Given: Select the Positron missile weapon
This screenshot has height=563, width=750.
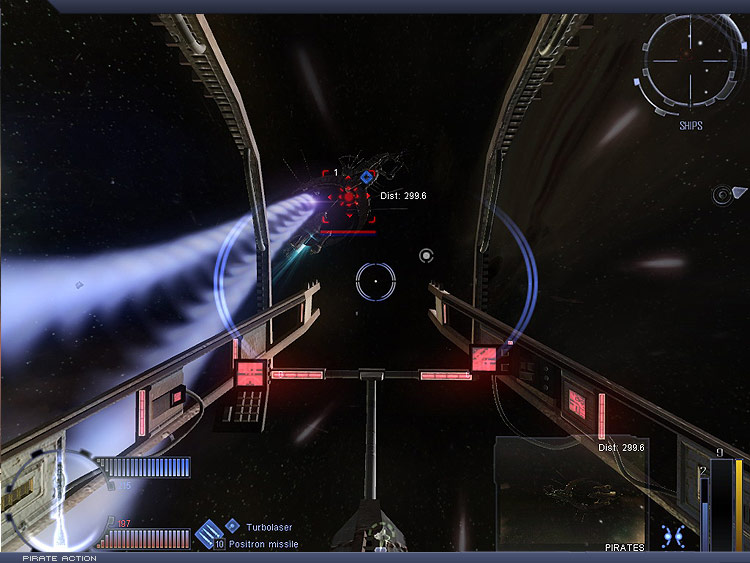Looking at the screenshot, I should click(x=265, y=544).
